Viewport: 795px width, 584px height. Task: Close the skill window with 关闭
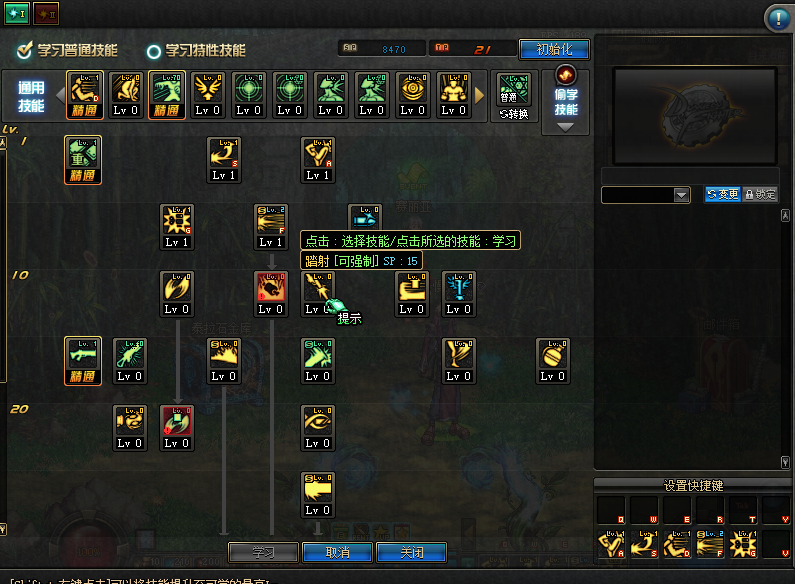coord(410,552)
